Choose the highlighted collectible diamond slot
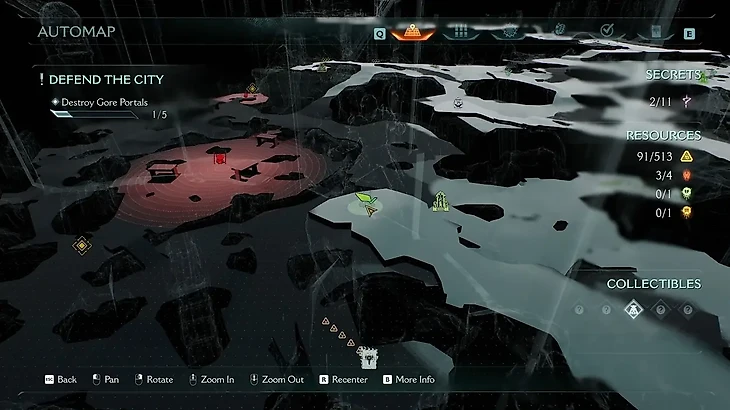This screenshot has height=410, width=730. pos(633,310)
